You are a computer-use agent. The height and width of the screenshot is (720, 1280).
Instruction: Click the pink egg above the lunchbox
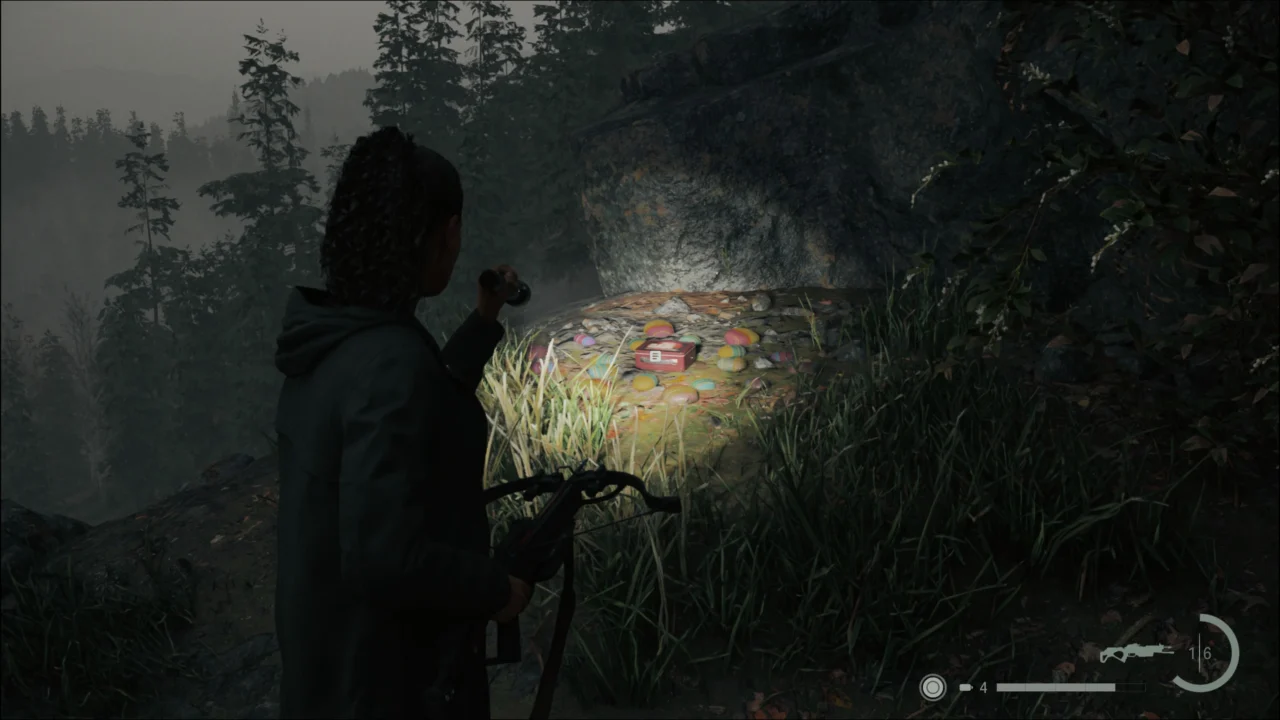pyautogui.click(x=658, y=330)
